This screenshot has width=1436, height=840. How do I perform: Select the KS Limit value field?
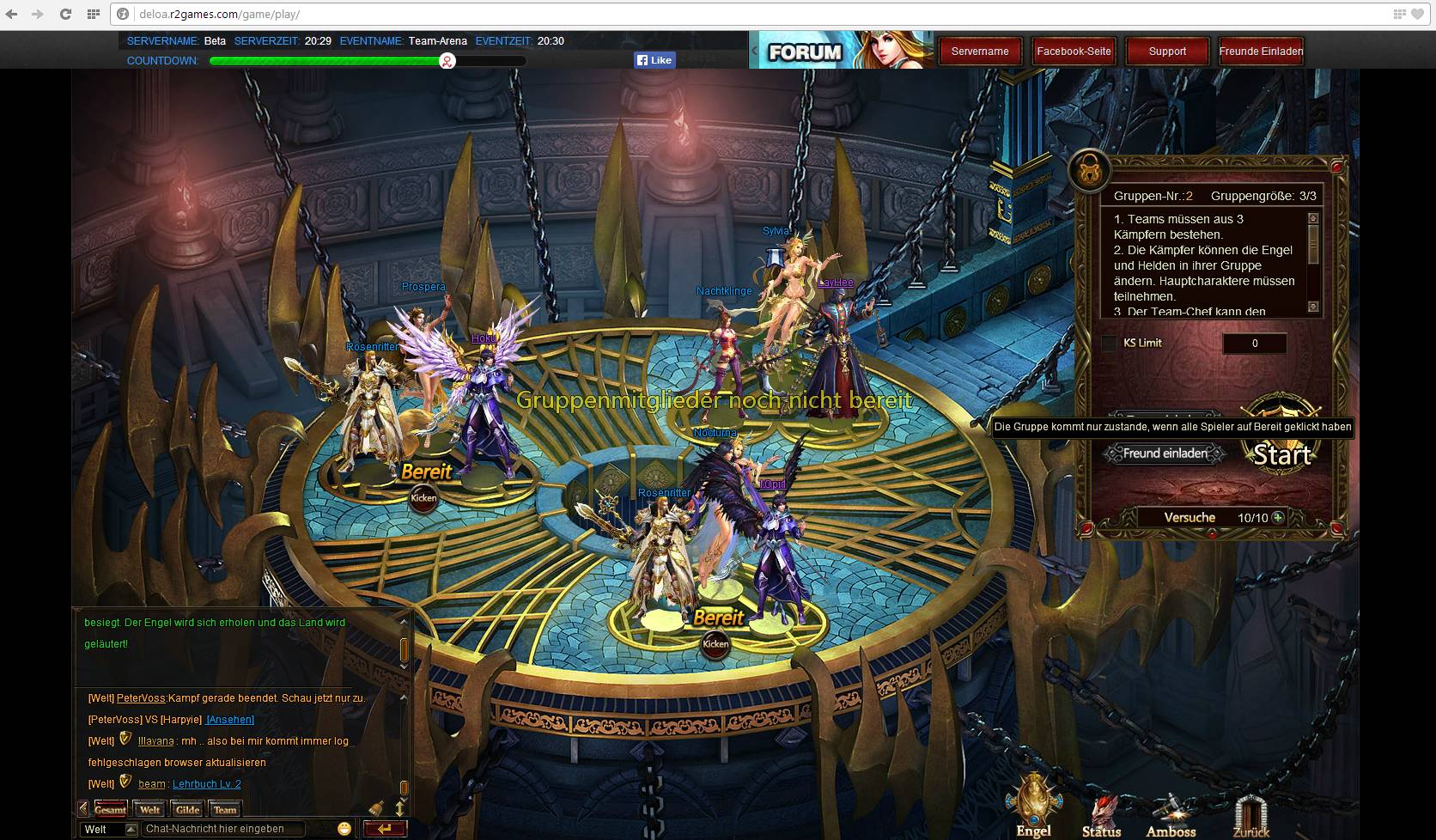[1254, 344]
